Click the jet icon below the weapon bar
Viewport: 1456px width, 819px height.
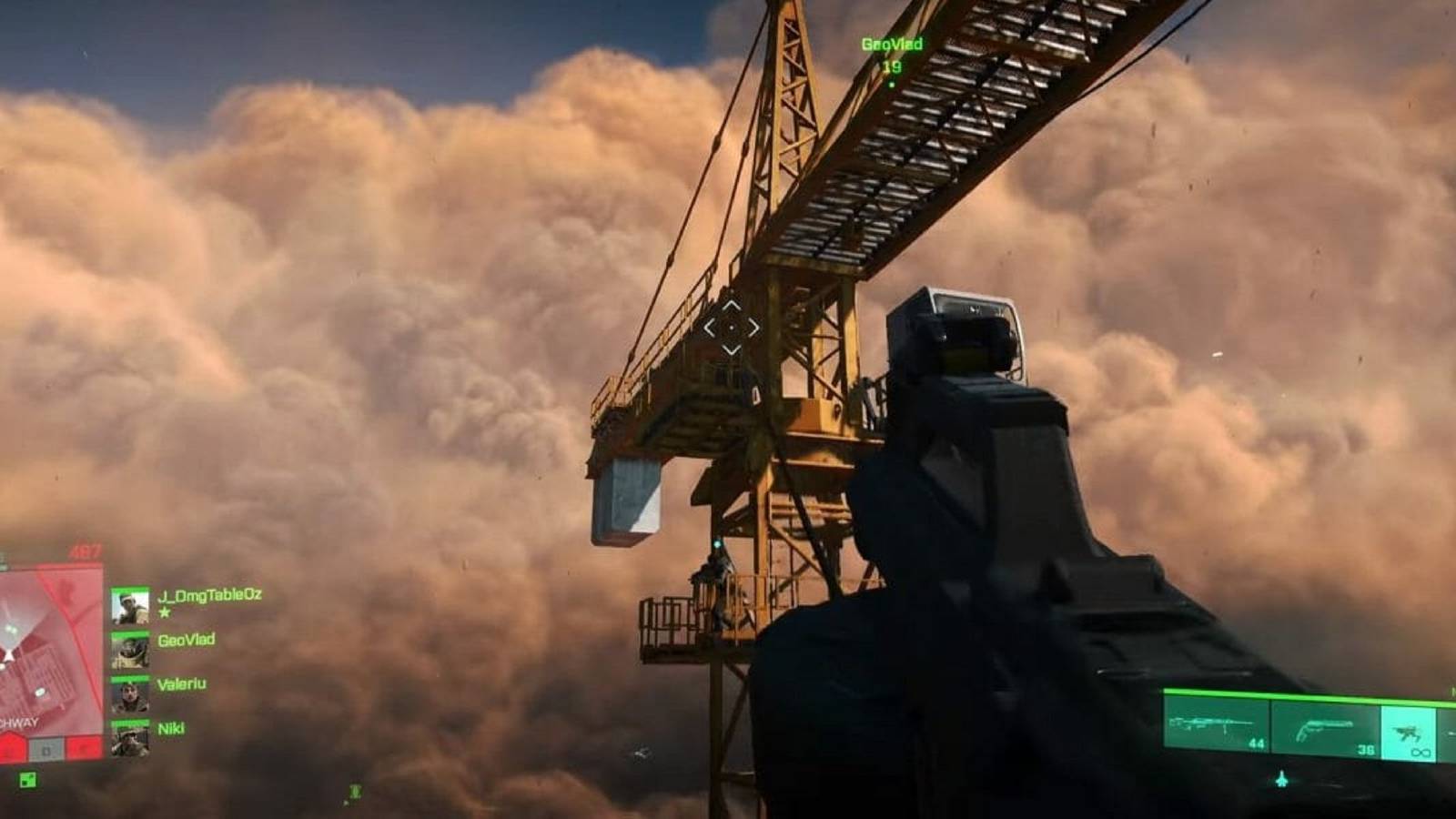point(1281,780)
